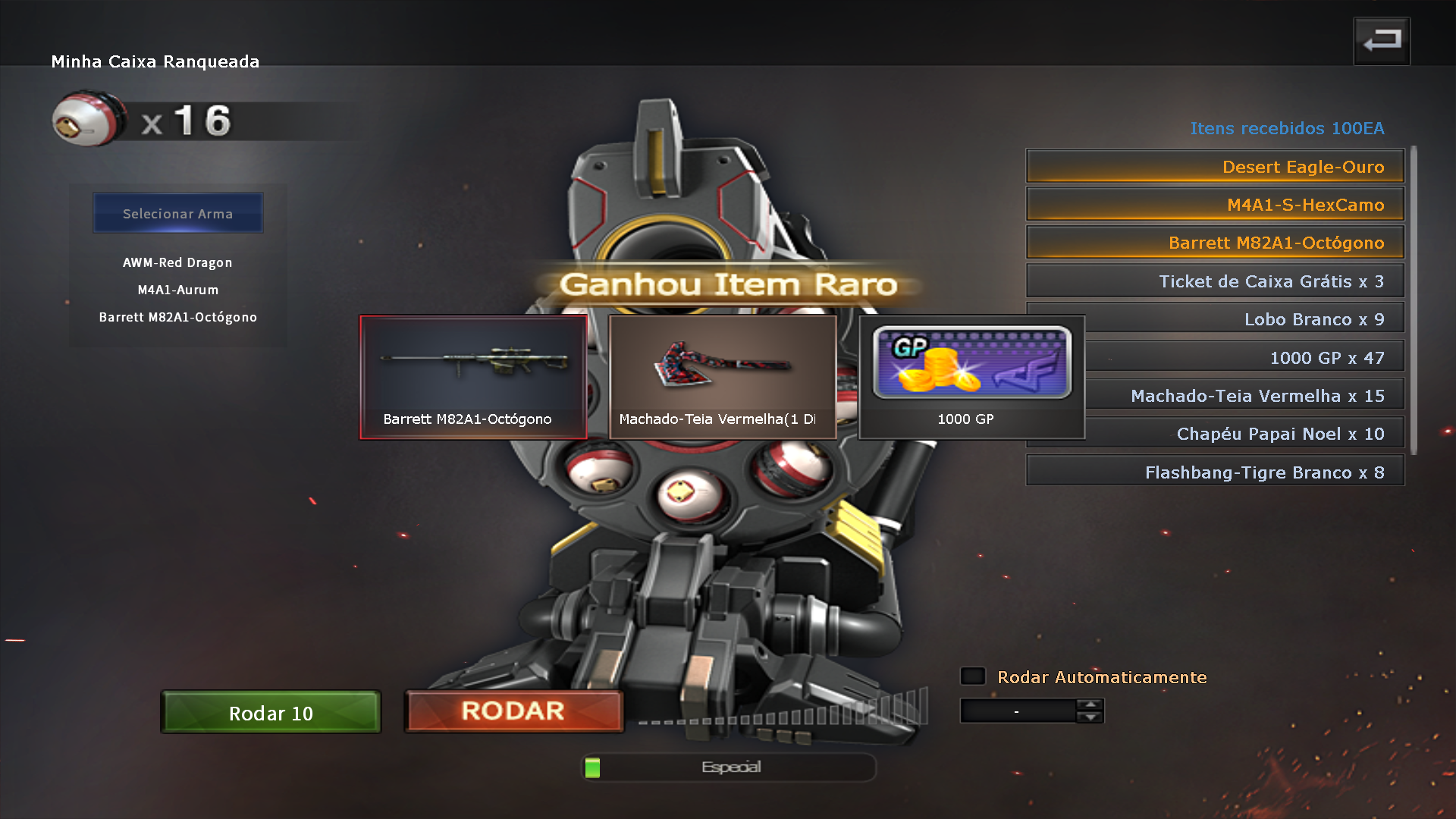
Task: Choose the Lobo Branco x 9 row
Action: [1244, 319]
